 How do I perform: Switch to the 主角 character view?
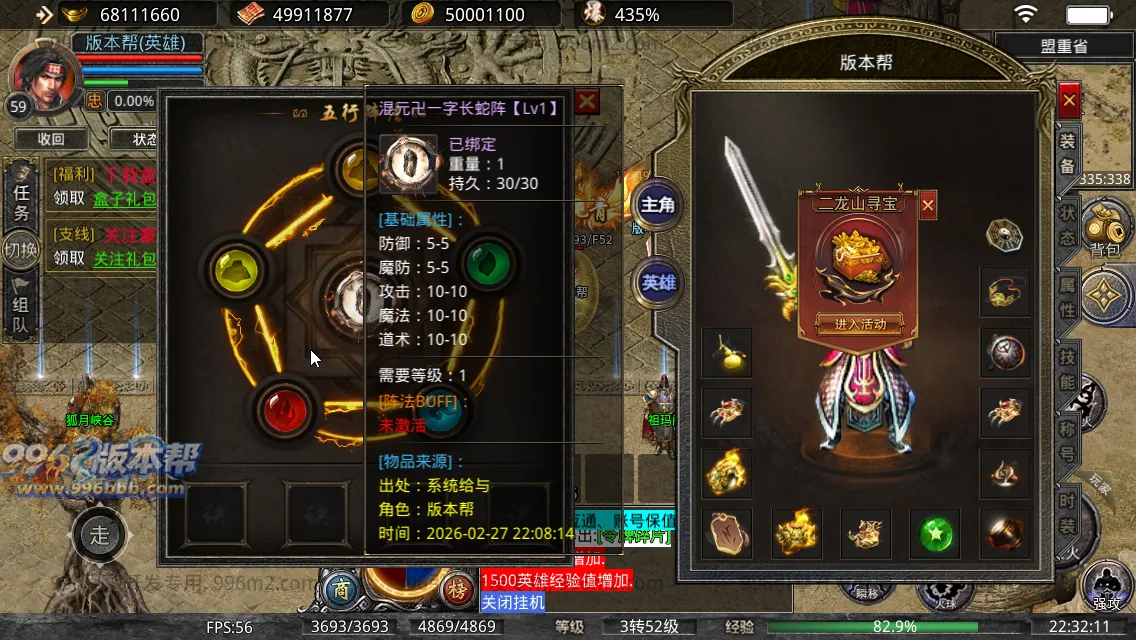(x=658, y=205)
